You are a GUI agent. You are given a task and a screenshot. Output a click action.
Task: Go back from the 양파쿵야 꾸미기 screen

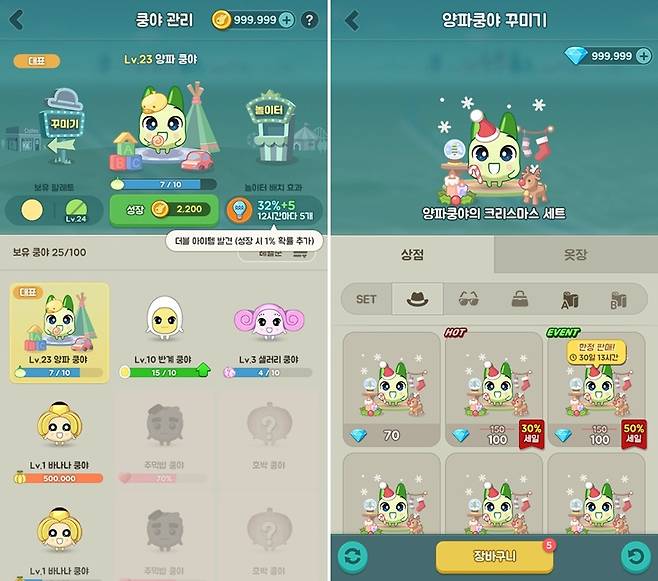coord(351,20)
